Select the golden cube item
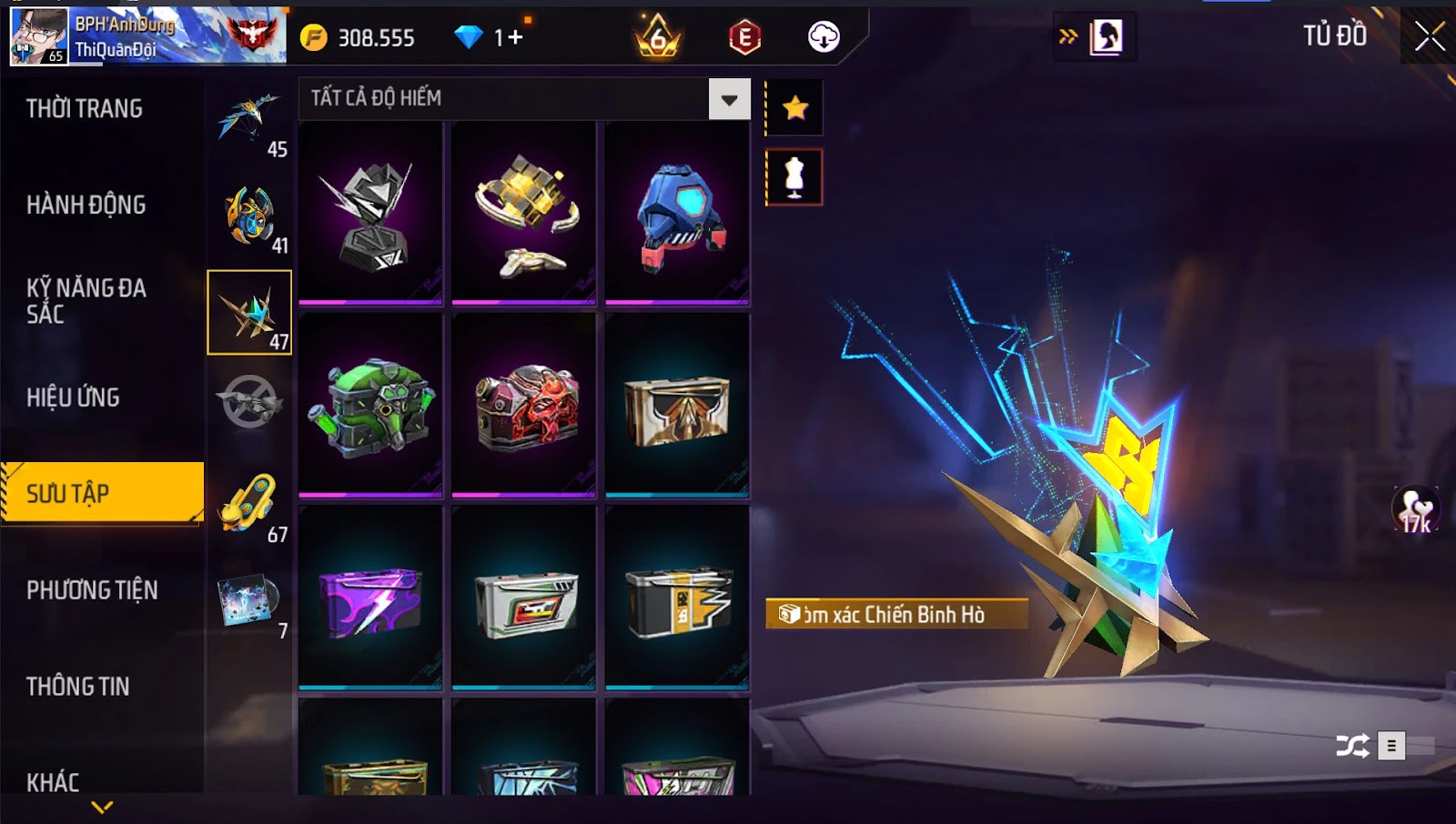The width and height of the screenshot is (1456, 824). tap(524, 215)
